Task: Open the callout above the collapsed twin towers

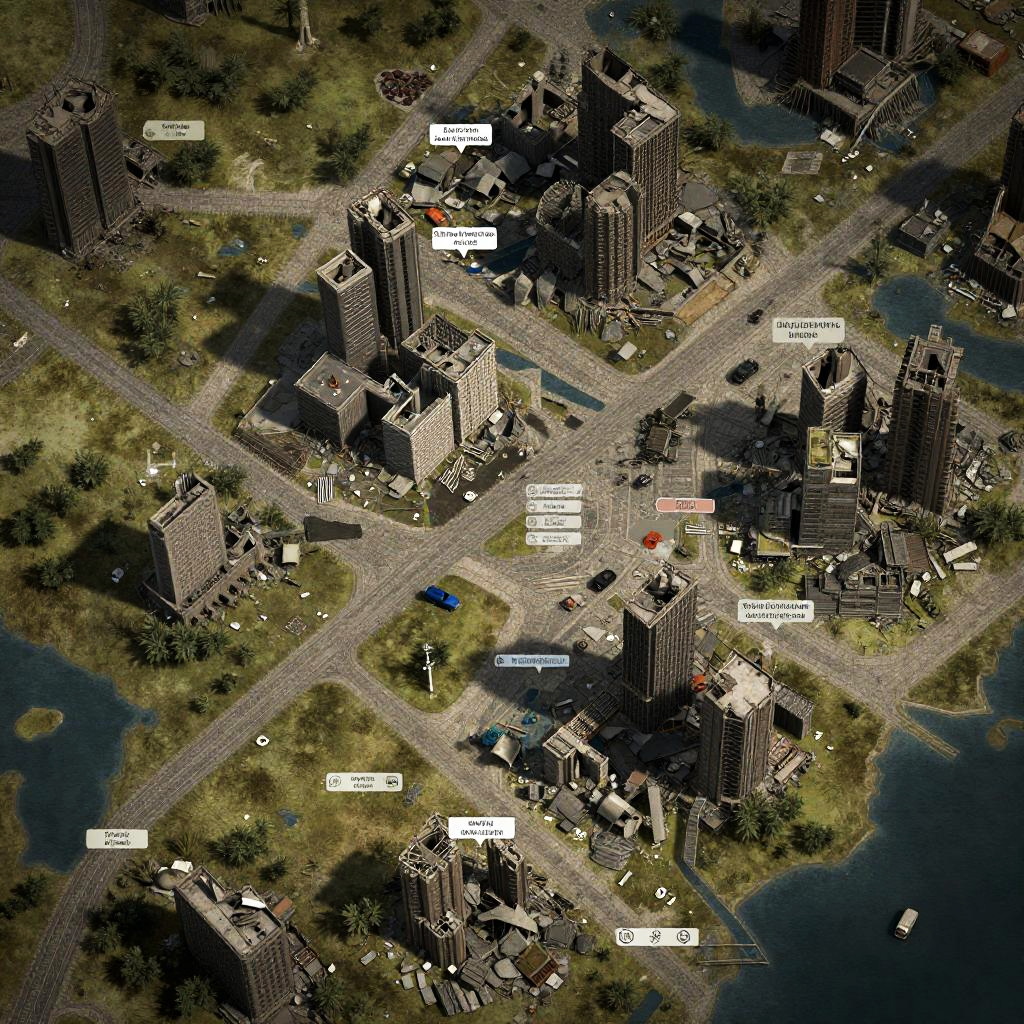Action: pos(481,828)
